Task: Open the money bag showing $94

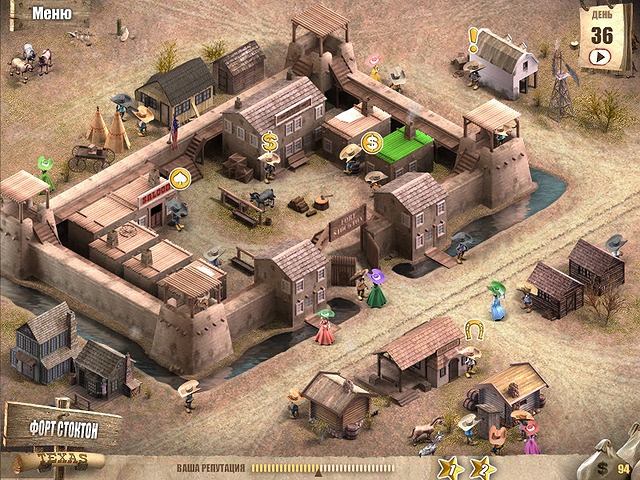Action: tap(615, 459)
